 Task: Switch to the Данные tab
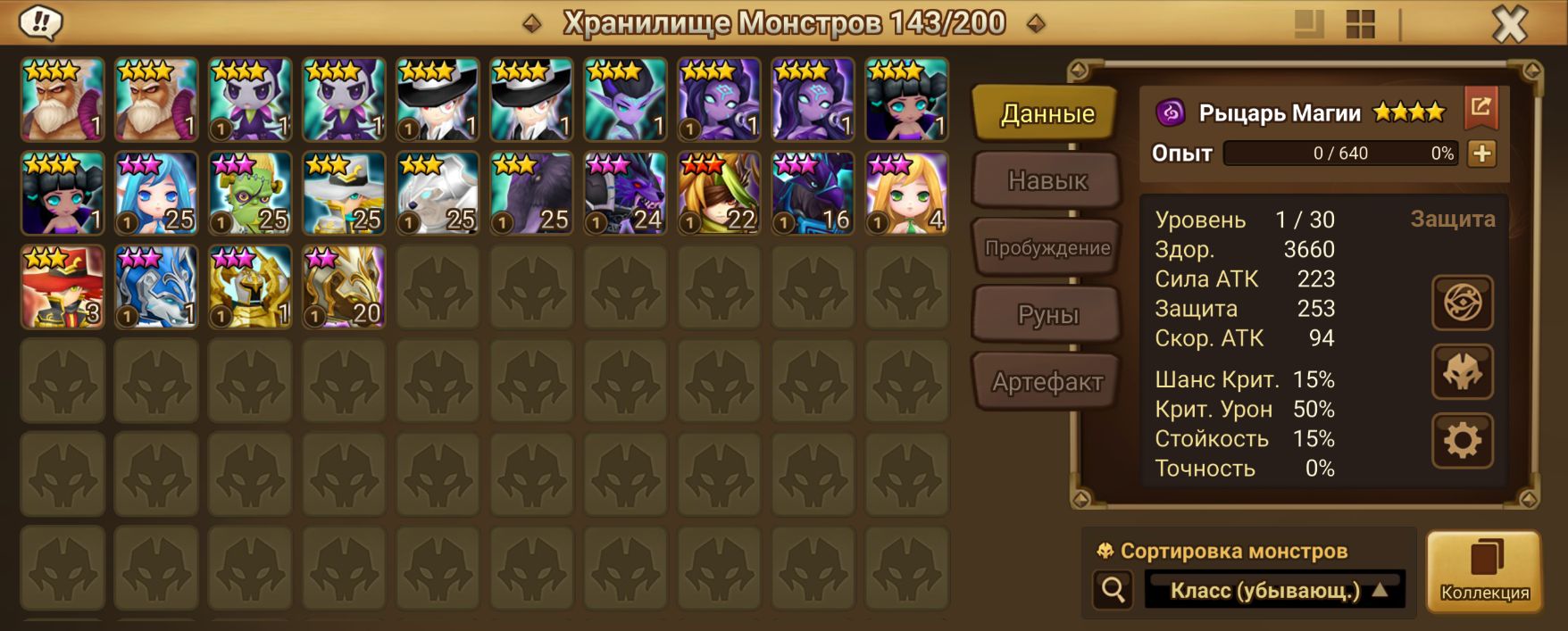1047,113
